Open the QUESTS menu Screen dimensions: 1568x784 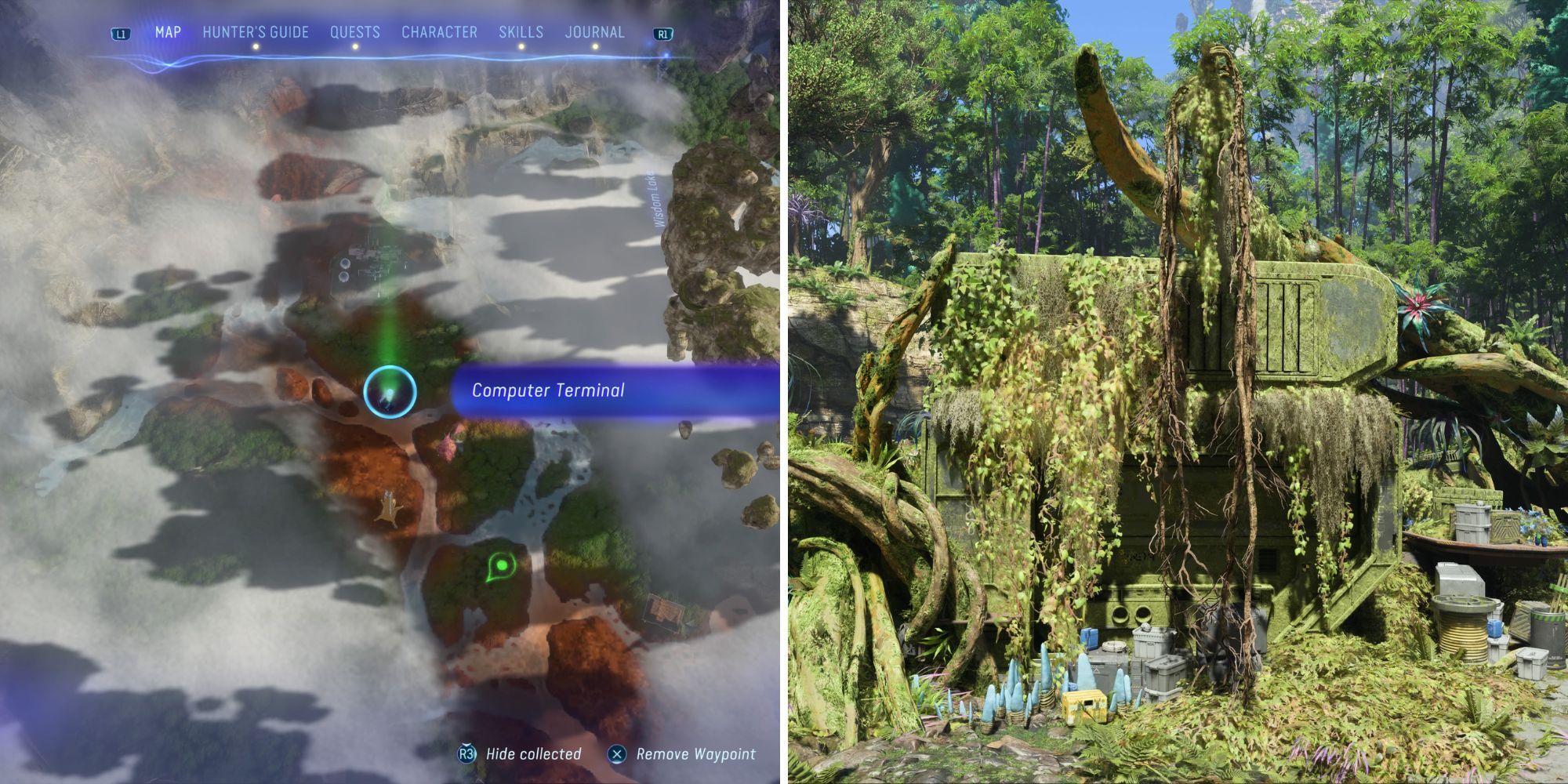coord(354,32)
